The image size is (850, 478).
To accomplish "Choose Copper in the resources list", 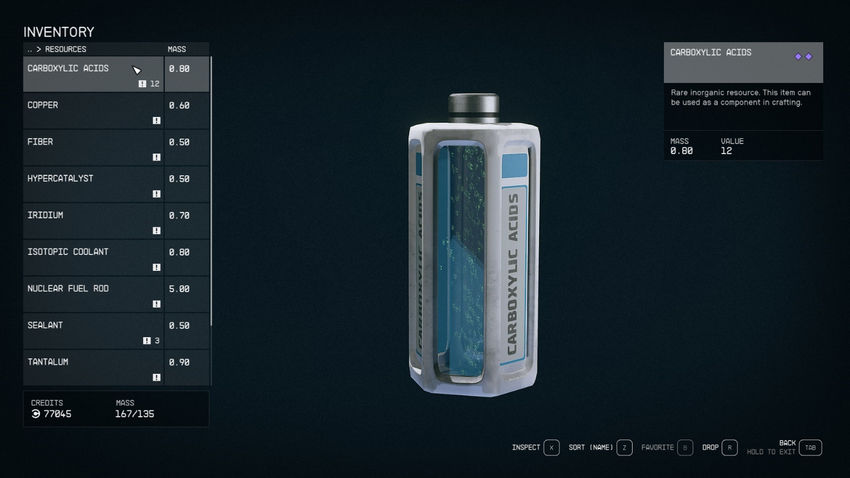I will click(92, 111).
